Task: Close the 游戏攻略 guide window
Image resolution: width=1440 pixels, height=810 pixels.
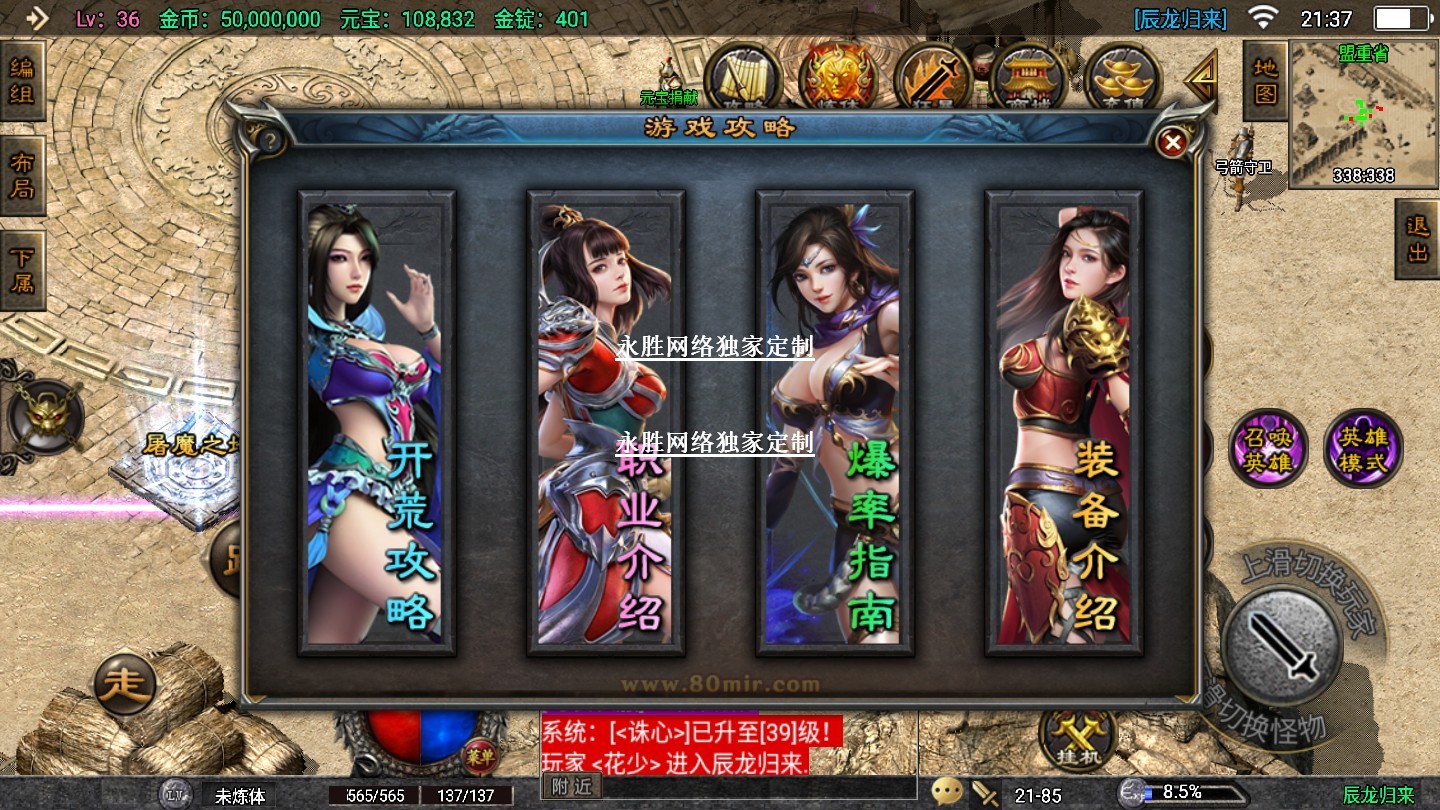Action: pos(1171,143)
